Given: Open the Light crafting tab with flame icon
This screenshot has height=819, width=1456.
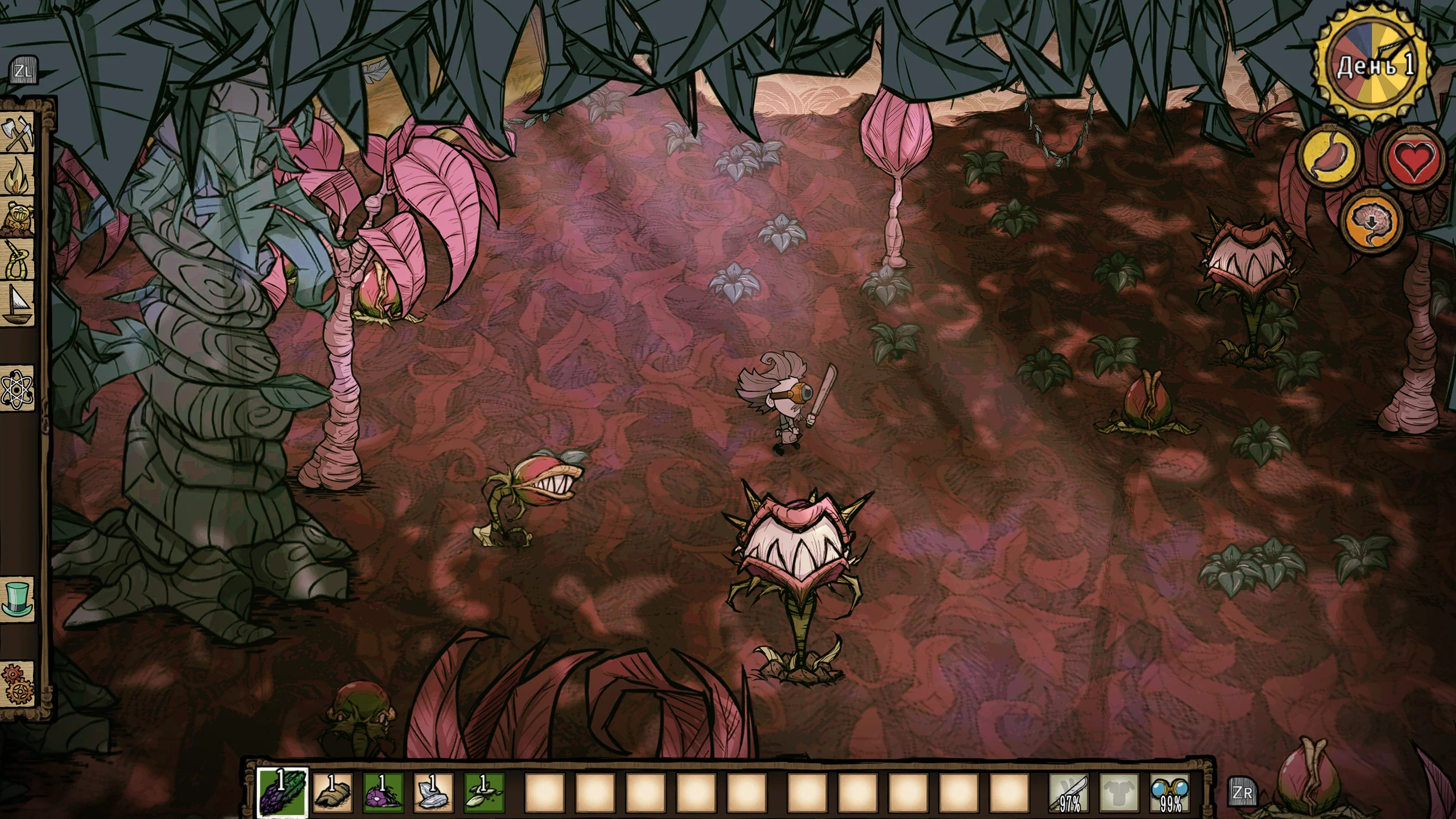Looking at the screenshot, I should point(19,176).
